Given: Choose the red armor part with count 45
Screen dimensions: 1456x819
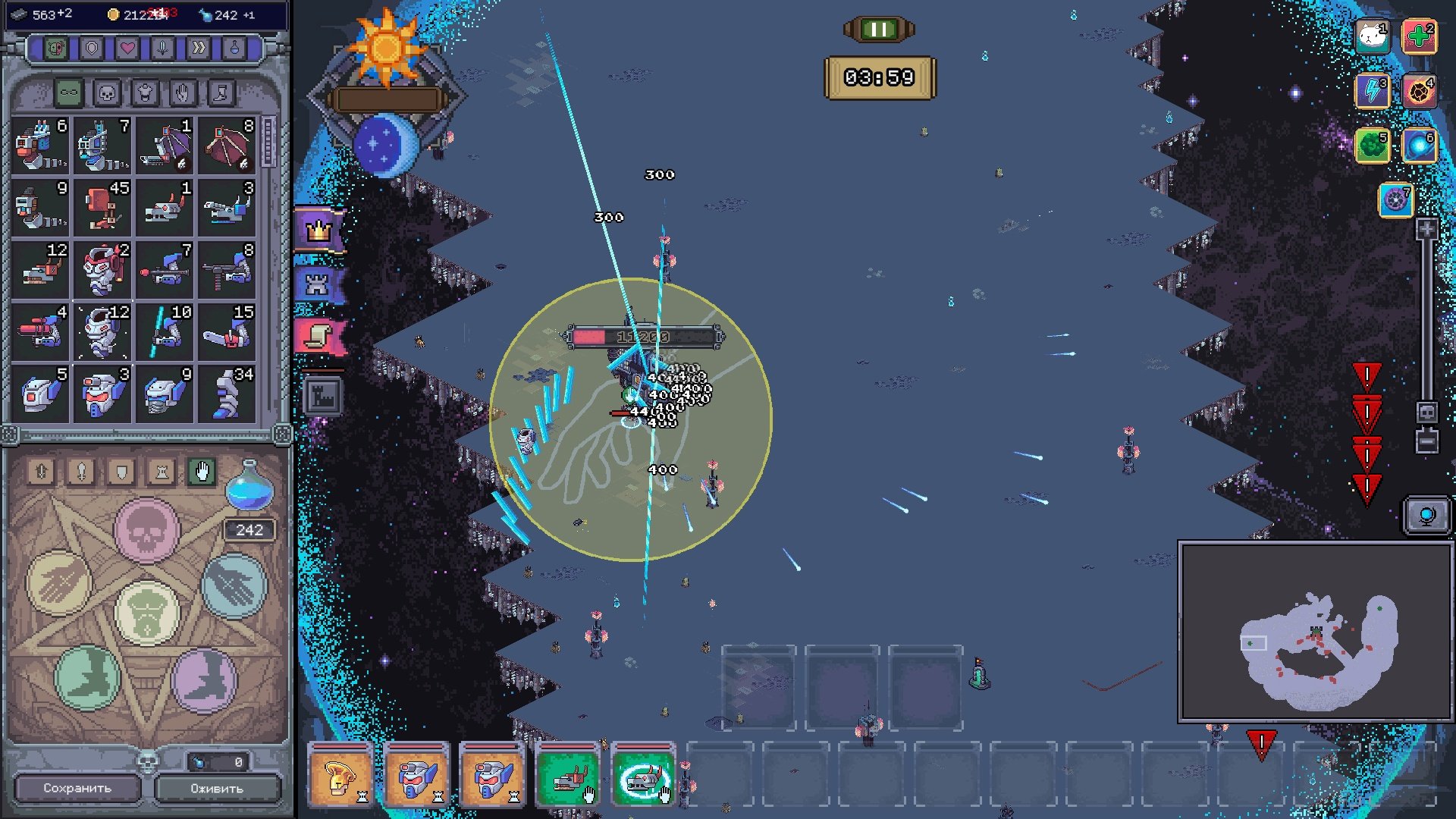Looking at the screenshot, I should pyautogui.click(x=104, y=207).
